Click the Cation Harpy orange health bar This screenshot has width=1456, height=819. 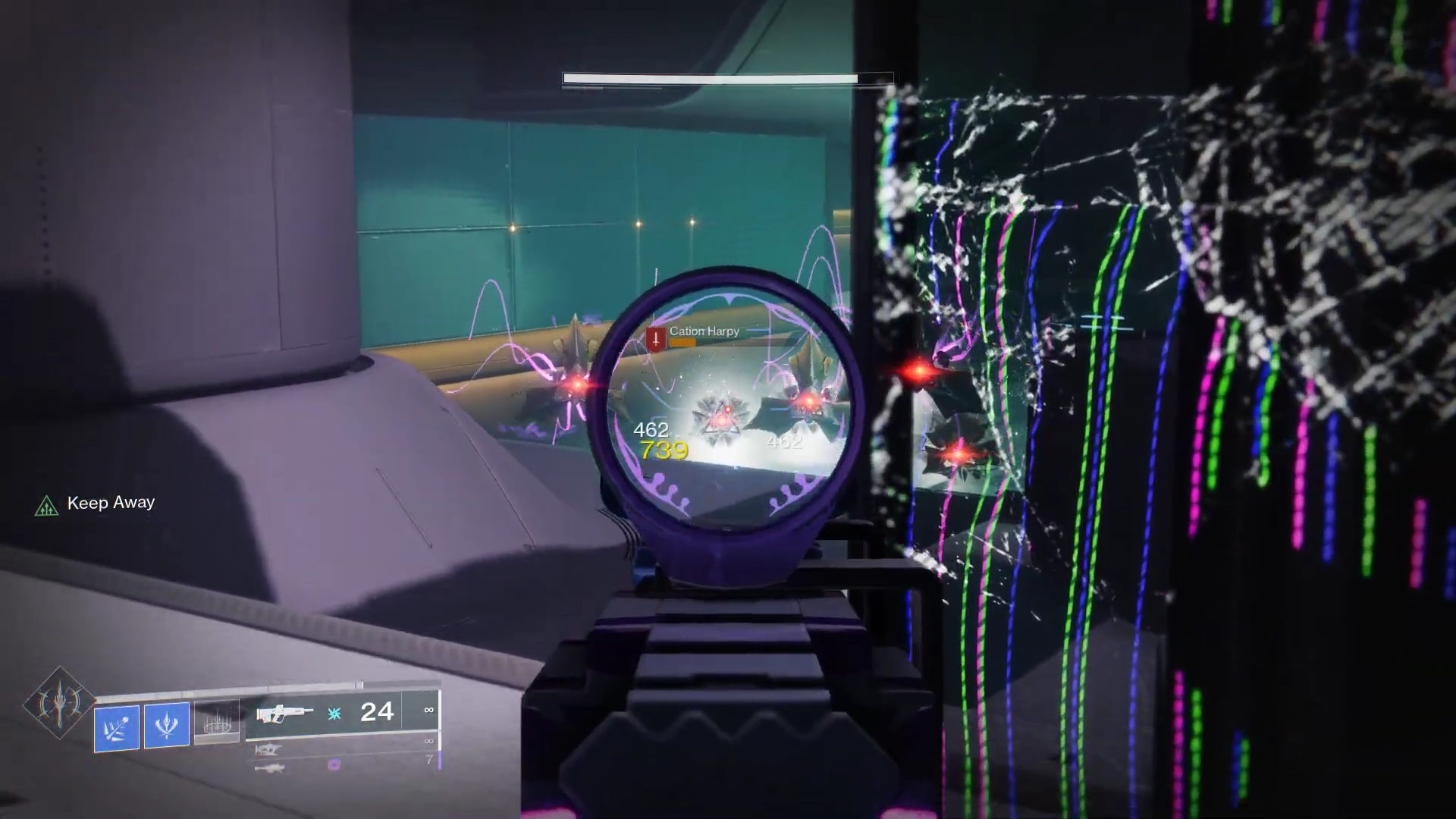(x=682, y=343)
